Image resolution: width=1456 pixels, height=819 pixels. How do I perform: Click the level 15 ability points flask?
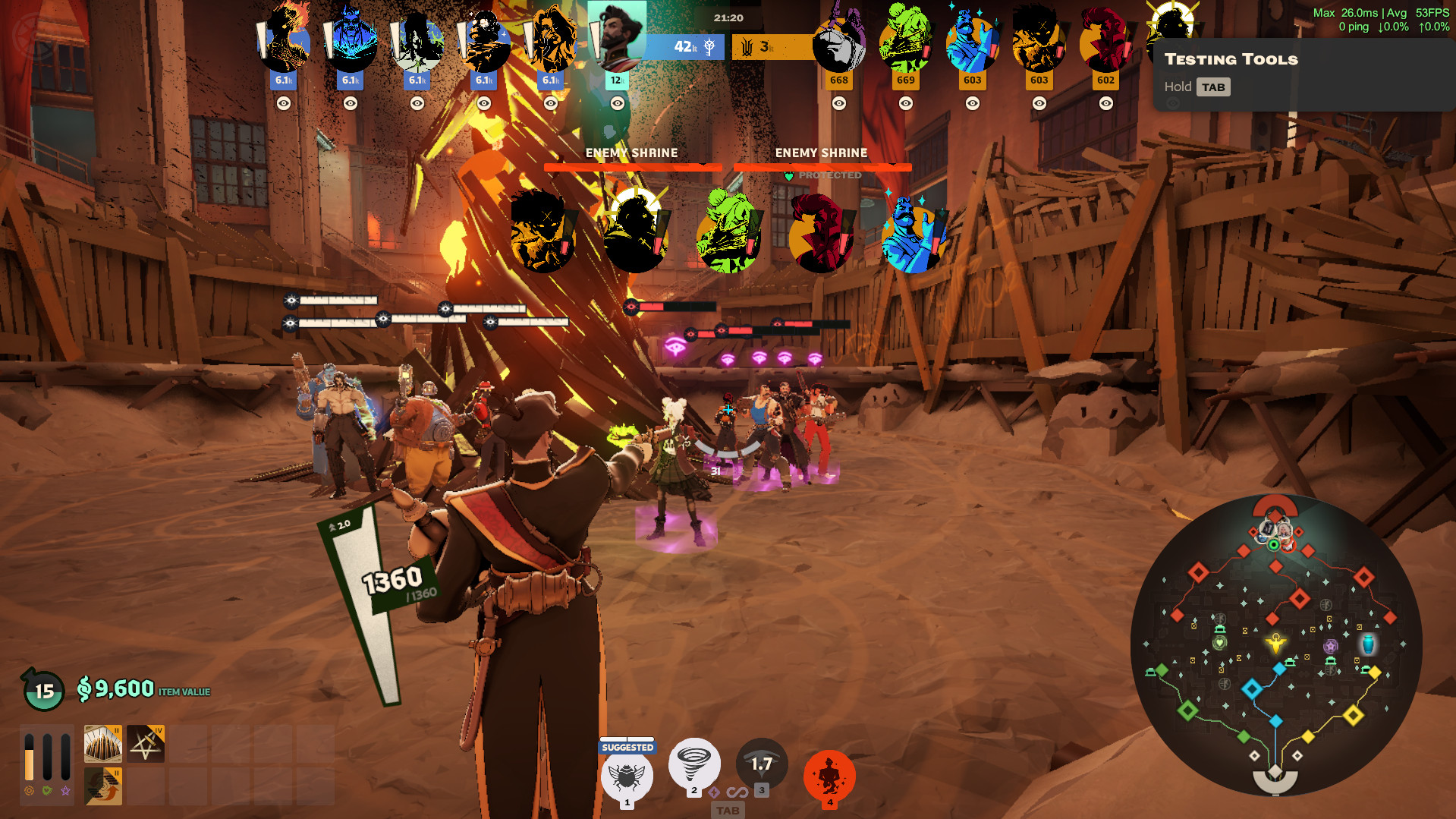(x=43, y=690)
